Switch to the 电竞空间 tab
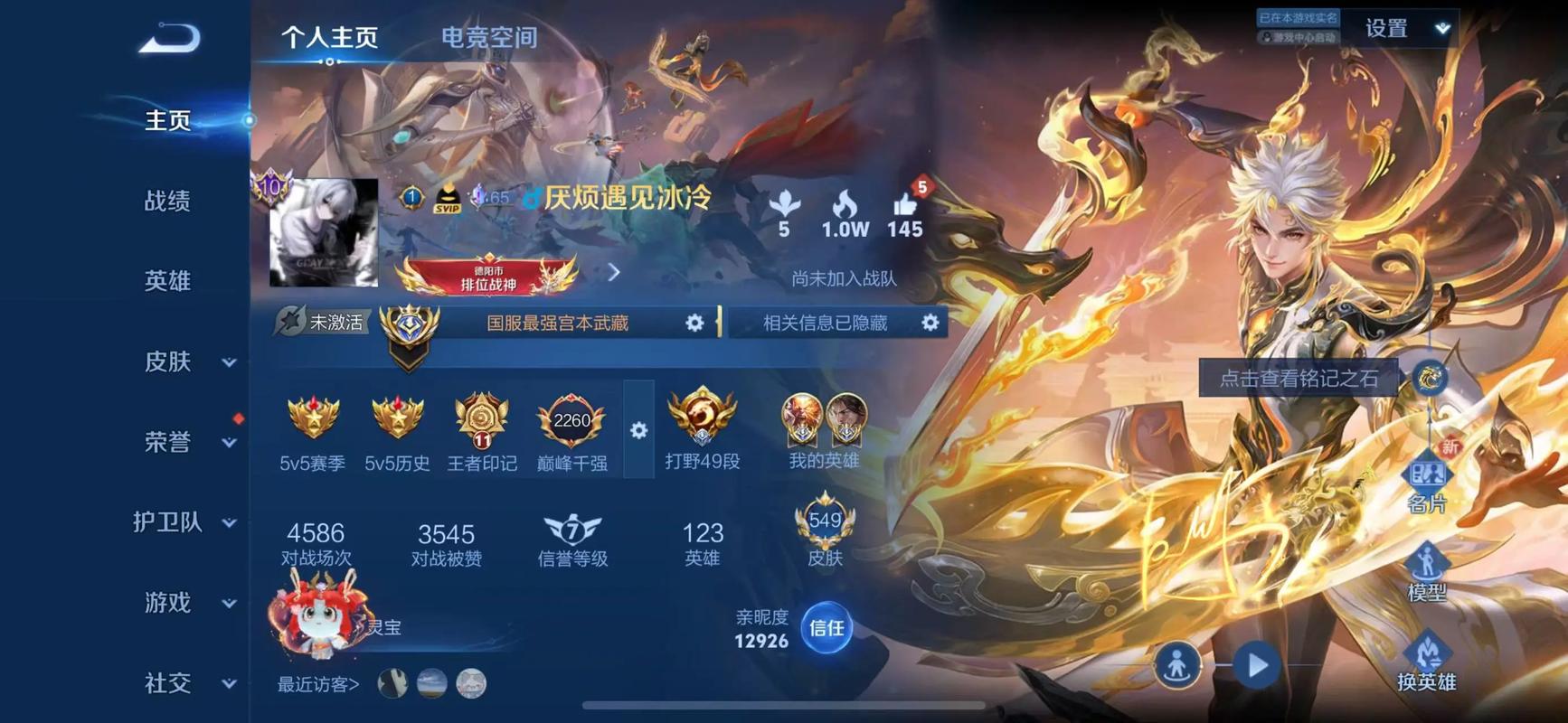 pos(488,37)
